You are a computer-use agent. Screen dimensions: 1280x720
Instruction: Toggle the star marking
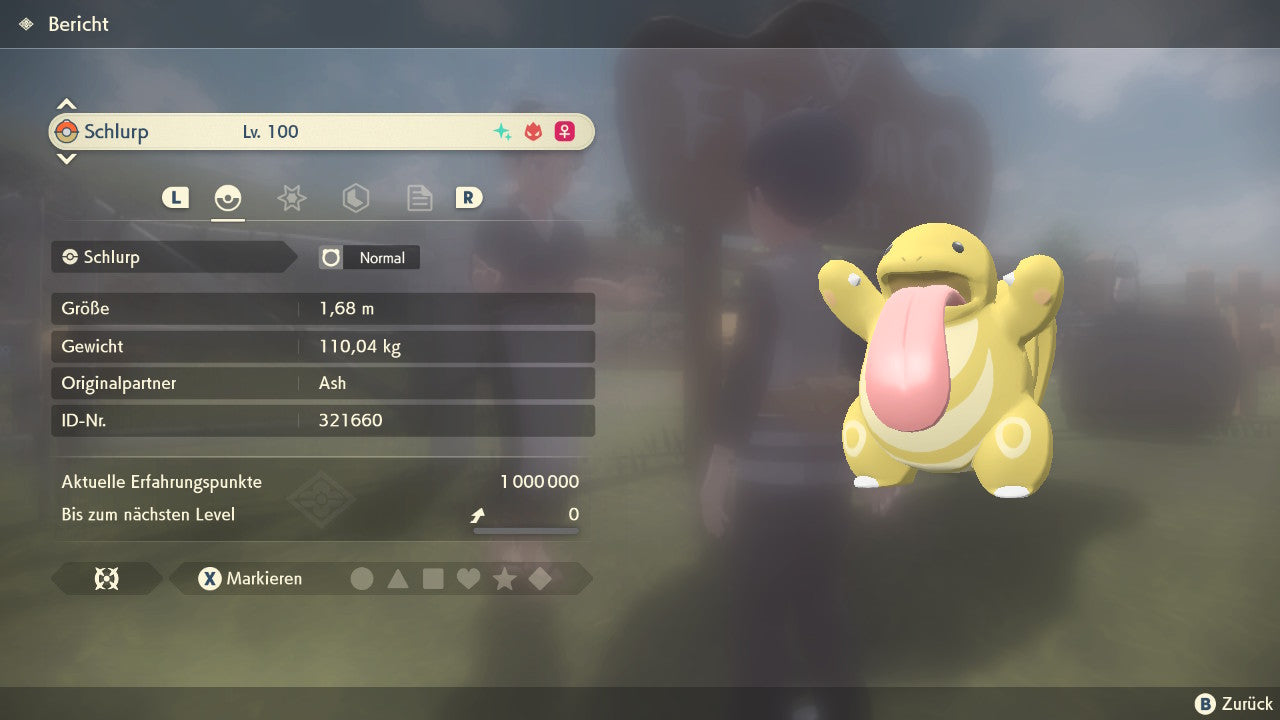tap(504, 578)
